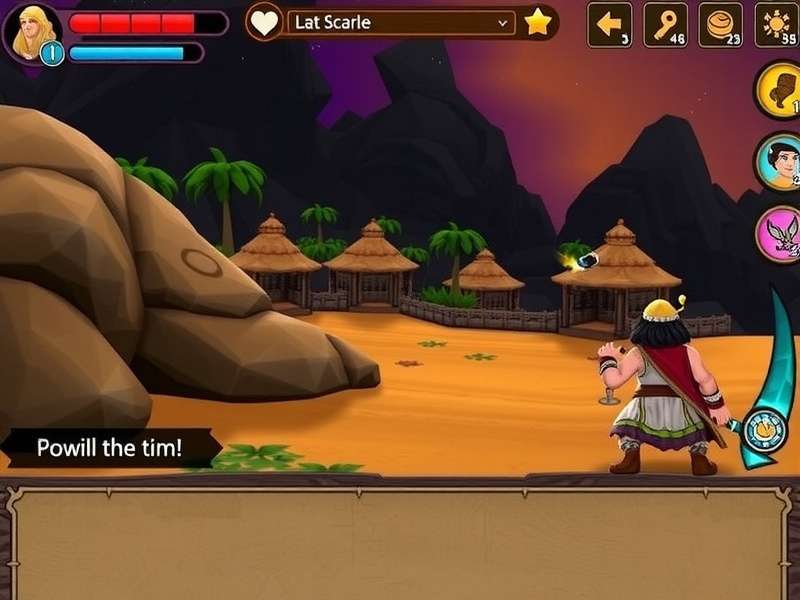Open the Lat Scarle dropdown
Viewport: 800px width, 600px height.
click(x=401, y=22)
